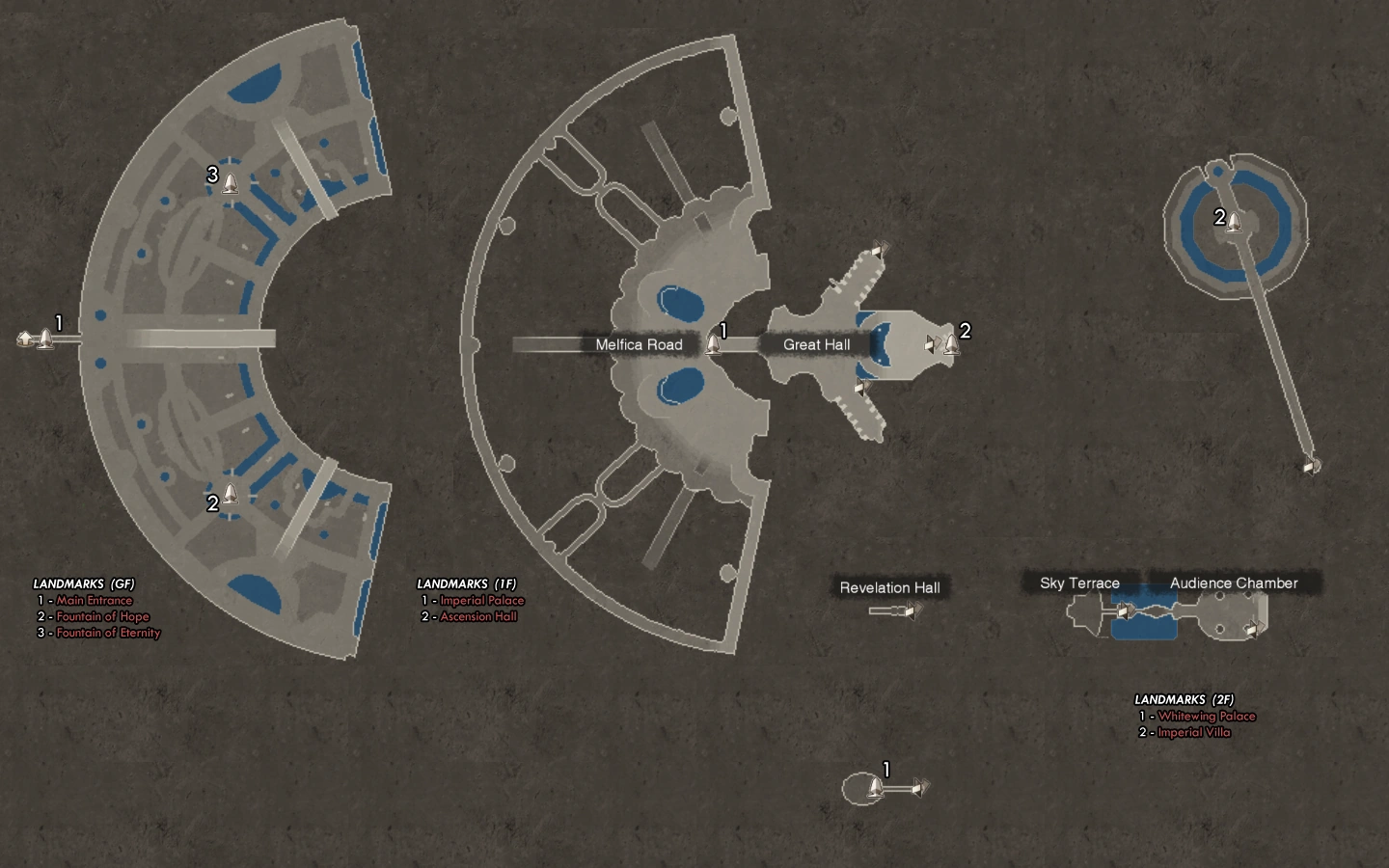Viewport: 1389px width, 868px height.
Task: Choose Whitewing Palace in the 2F legend
Action: 1206,716
